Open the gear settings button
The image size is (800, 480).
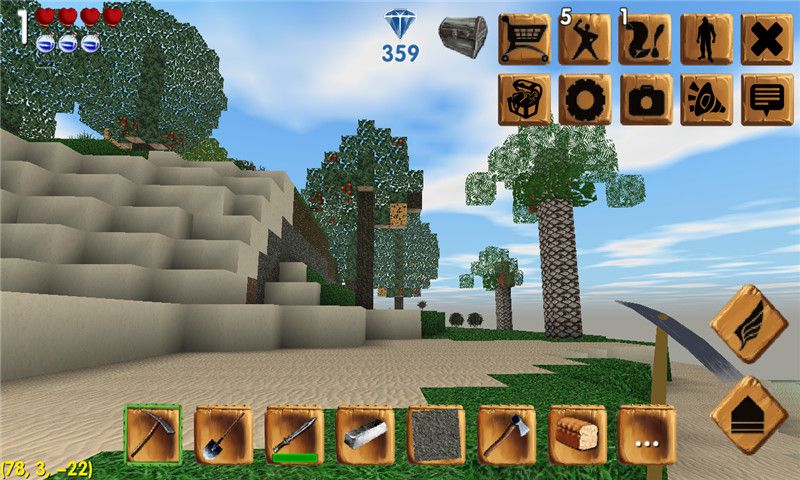[x=585, y=99]
